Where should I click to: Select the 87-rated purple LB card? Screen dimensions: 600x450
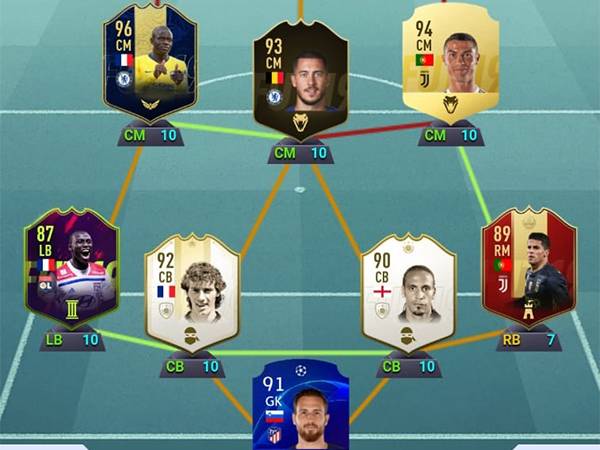coord(72,268)
